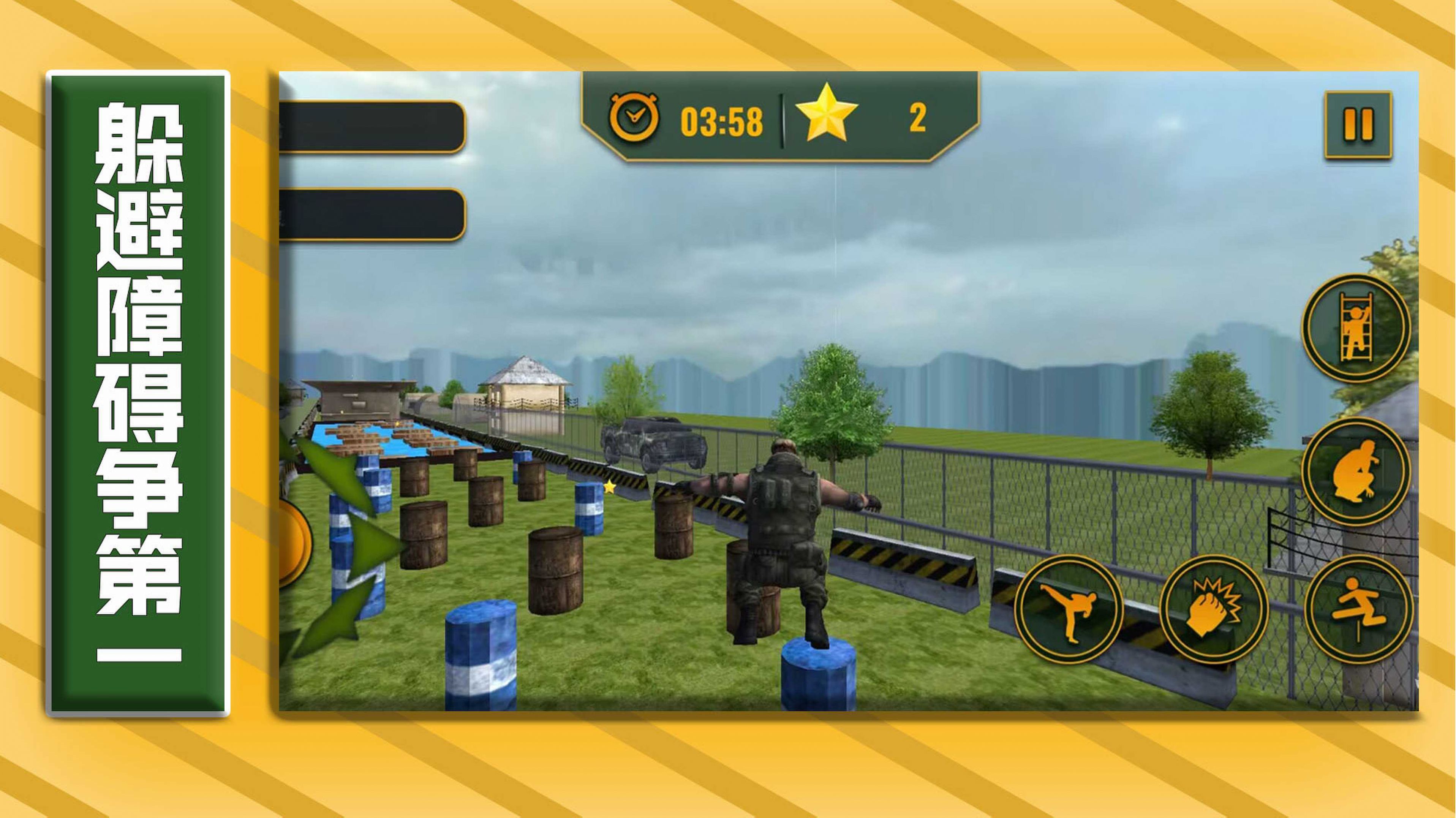Image resolution: width=1456 pixels, height=818 pixels.
Task: Use the kick attack button
Action: [x=1068, y=609]
